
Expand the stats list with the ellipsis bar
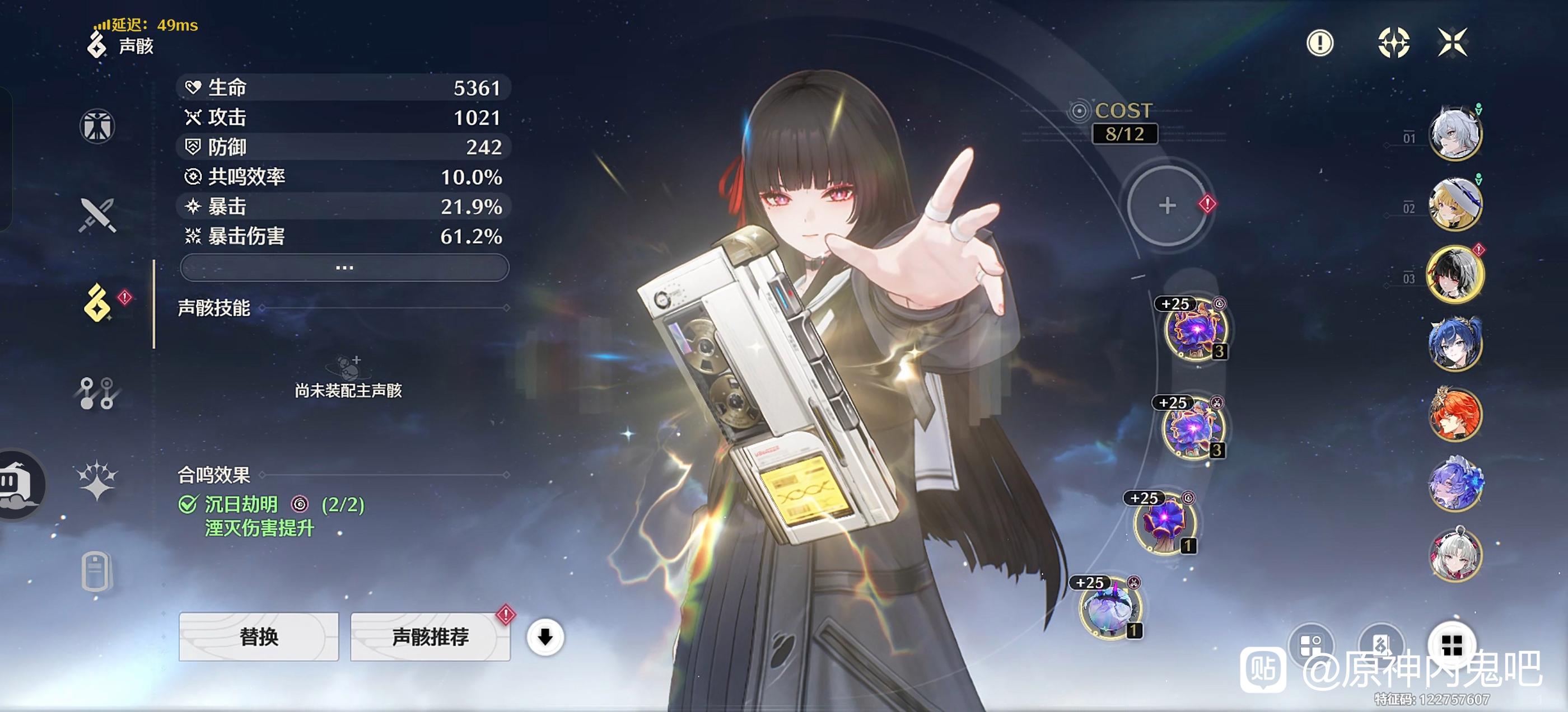coord(344,267)
